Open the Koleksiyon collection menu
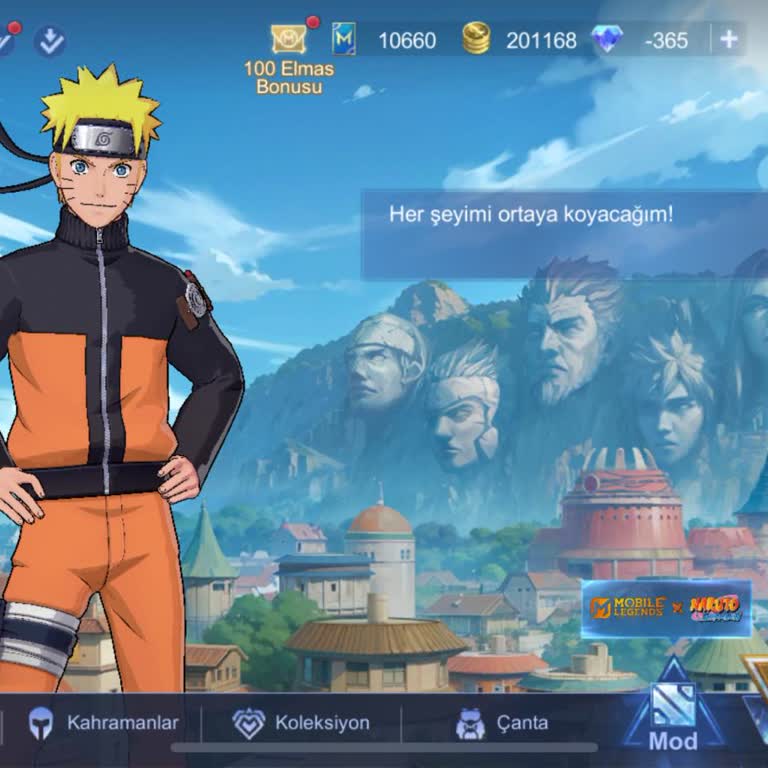This screenshot has width=768, height=768. tap(302, 722)
